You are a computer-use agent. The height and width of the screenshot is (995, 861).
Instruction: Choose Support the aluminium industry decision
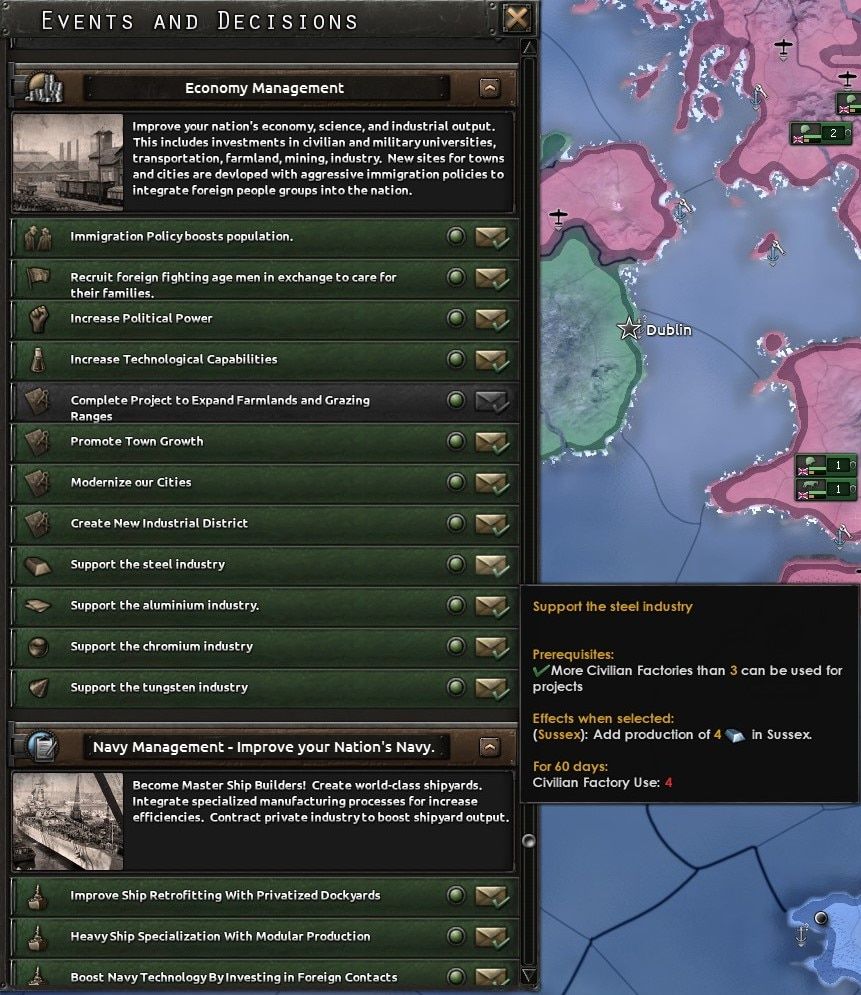491,606
